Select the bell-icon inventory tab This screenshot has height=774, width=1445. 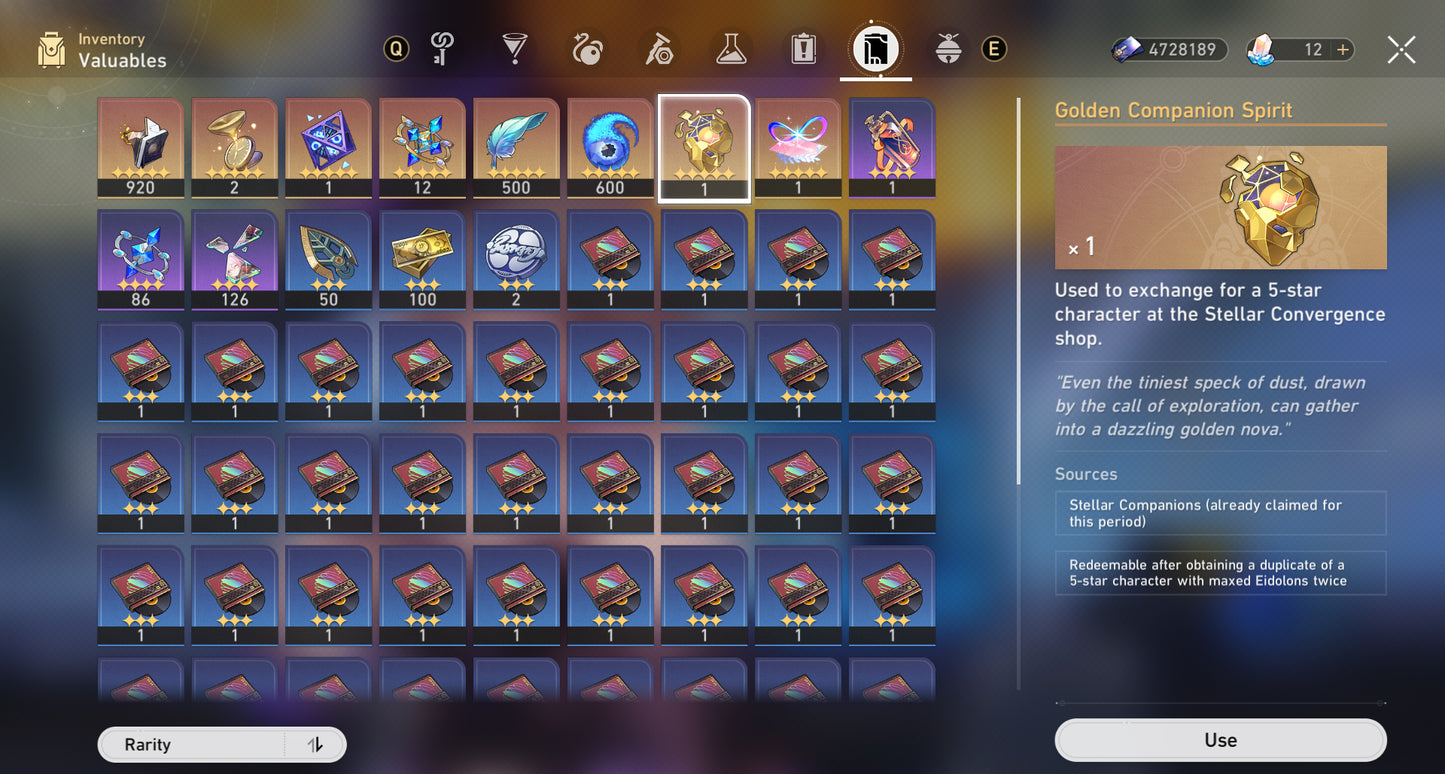click(948, 48)
